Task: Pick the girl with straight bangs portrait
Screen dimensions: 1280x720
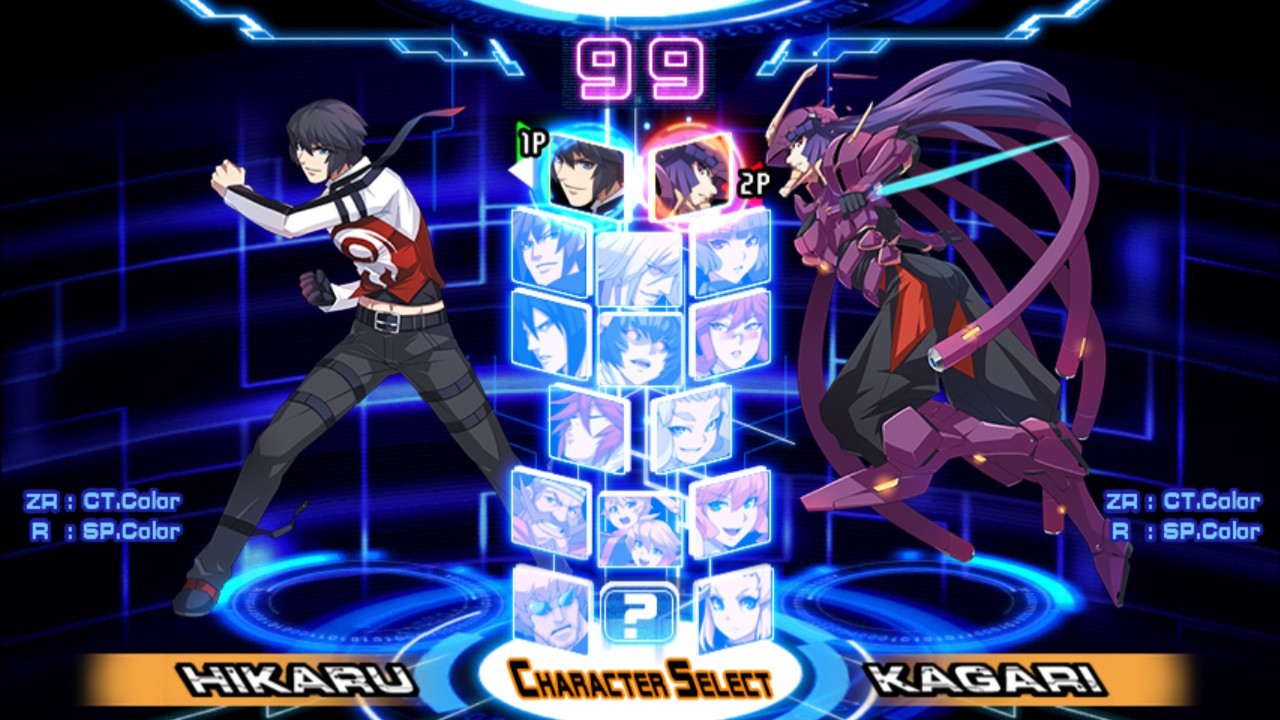Action: pos(731,254)
